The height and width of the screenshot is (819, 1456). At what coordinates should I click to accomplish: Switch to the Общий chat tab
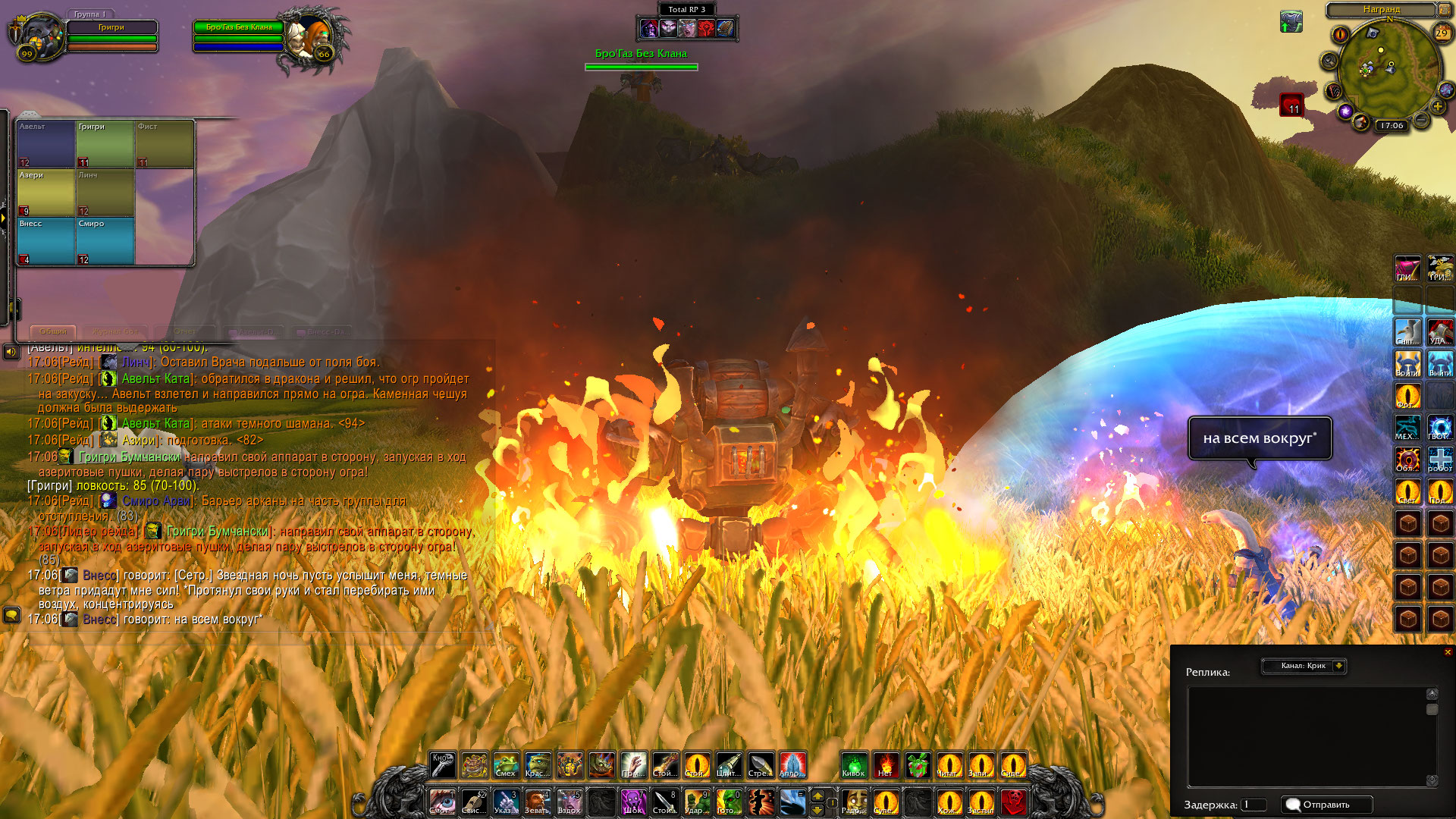[53, 331]
